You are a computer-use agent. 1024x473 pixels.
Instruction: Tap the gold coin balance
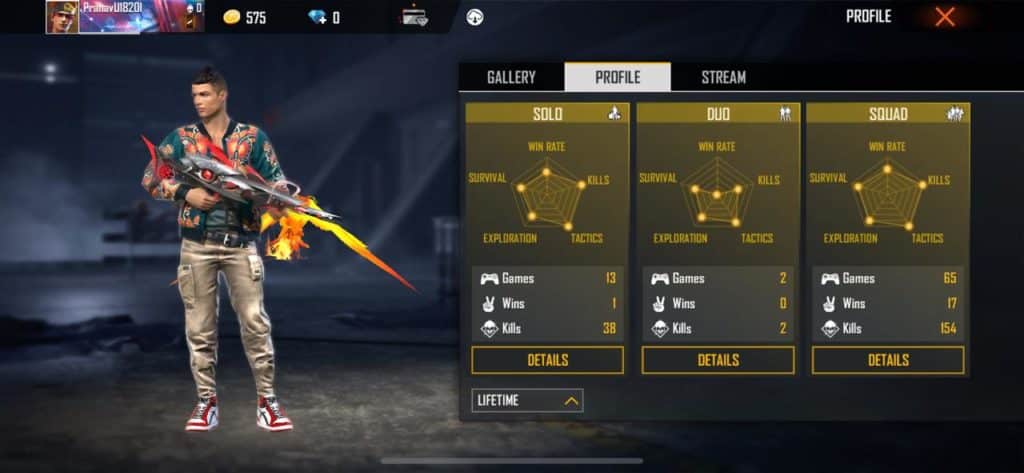243,17
